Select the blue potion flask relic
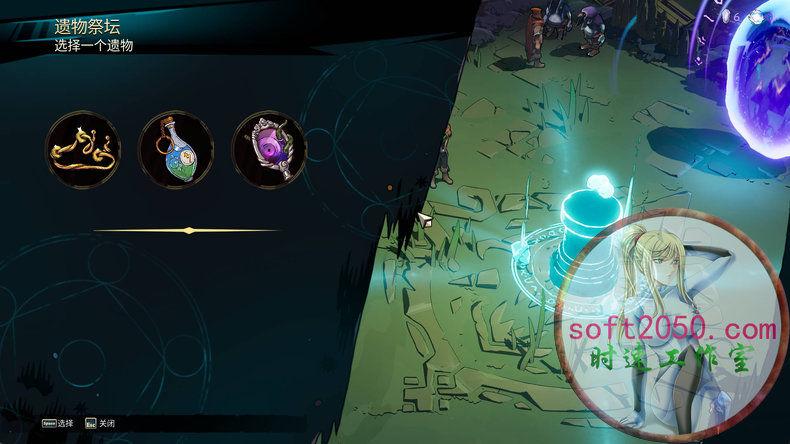This screenshot has width=790, height=444. tap(176, 150)
